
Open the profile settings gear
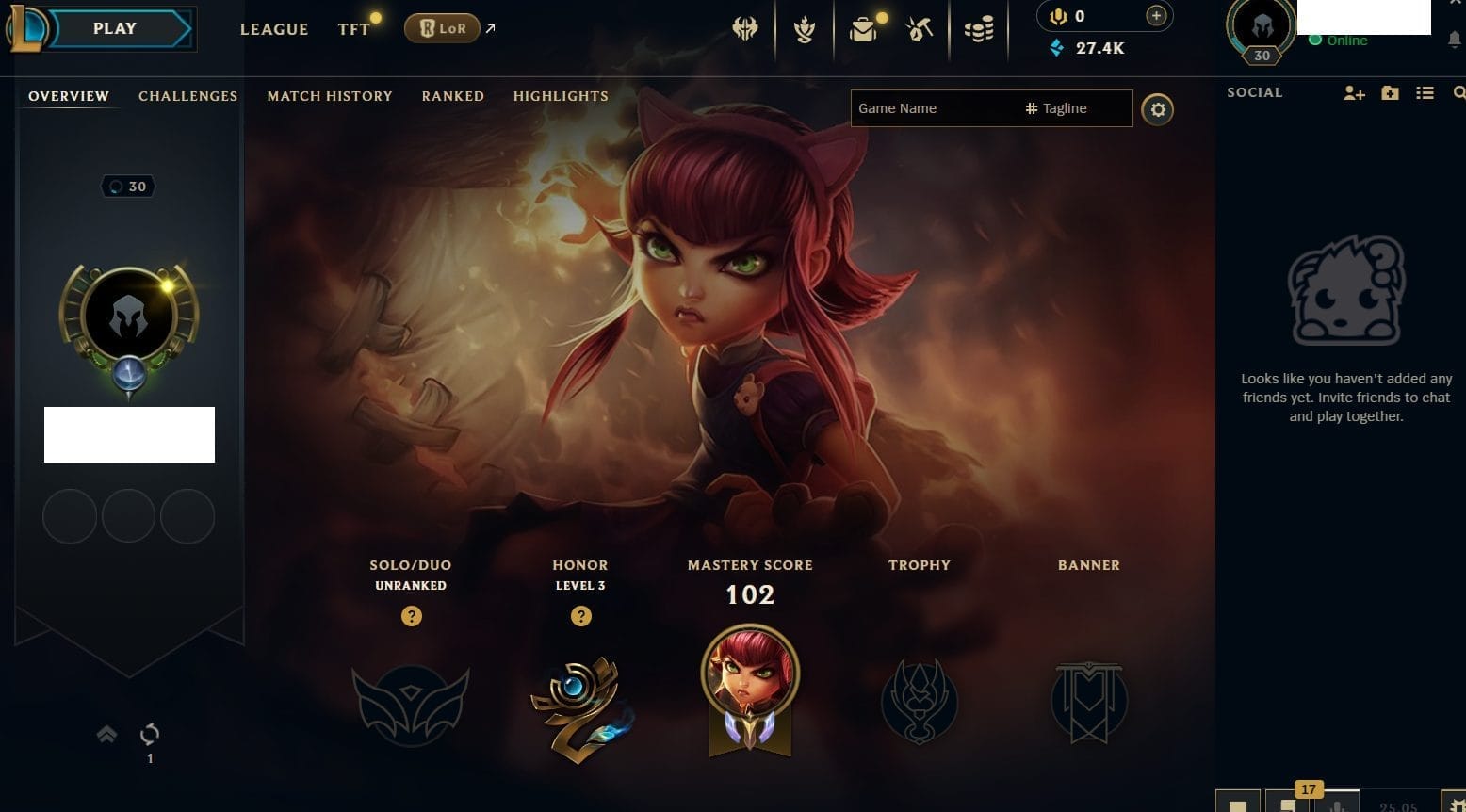(x=1158, y=110)
